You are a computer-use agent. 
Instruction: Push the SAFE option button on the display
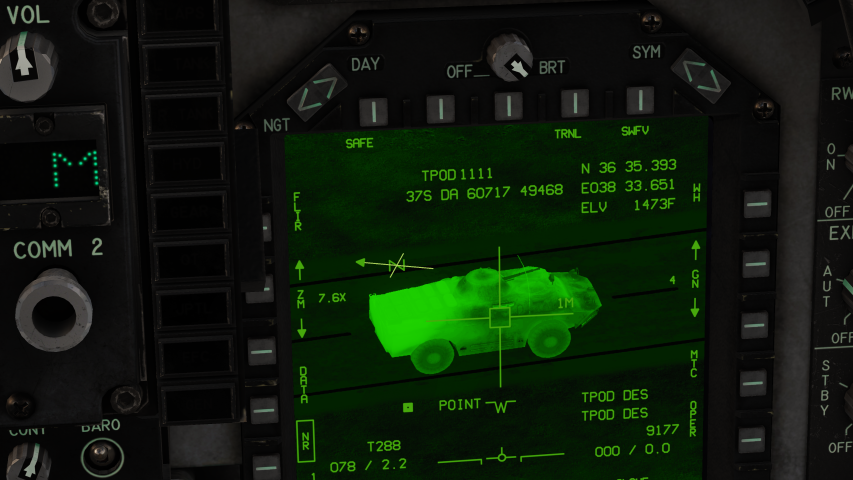coord(372,106)
